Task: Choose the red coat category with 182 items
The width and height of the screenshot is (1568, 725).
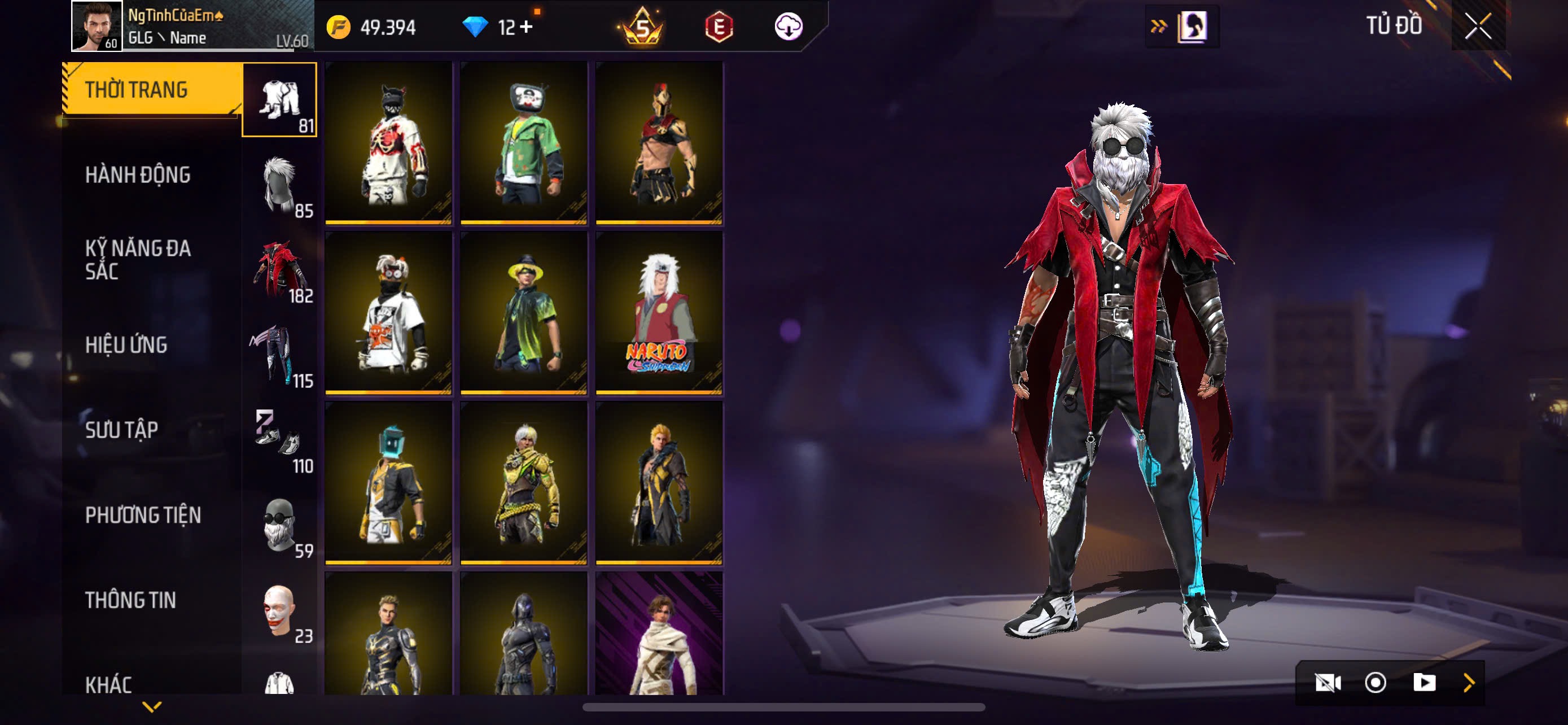Action: click(x=279, y=270)
